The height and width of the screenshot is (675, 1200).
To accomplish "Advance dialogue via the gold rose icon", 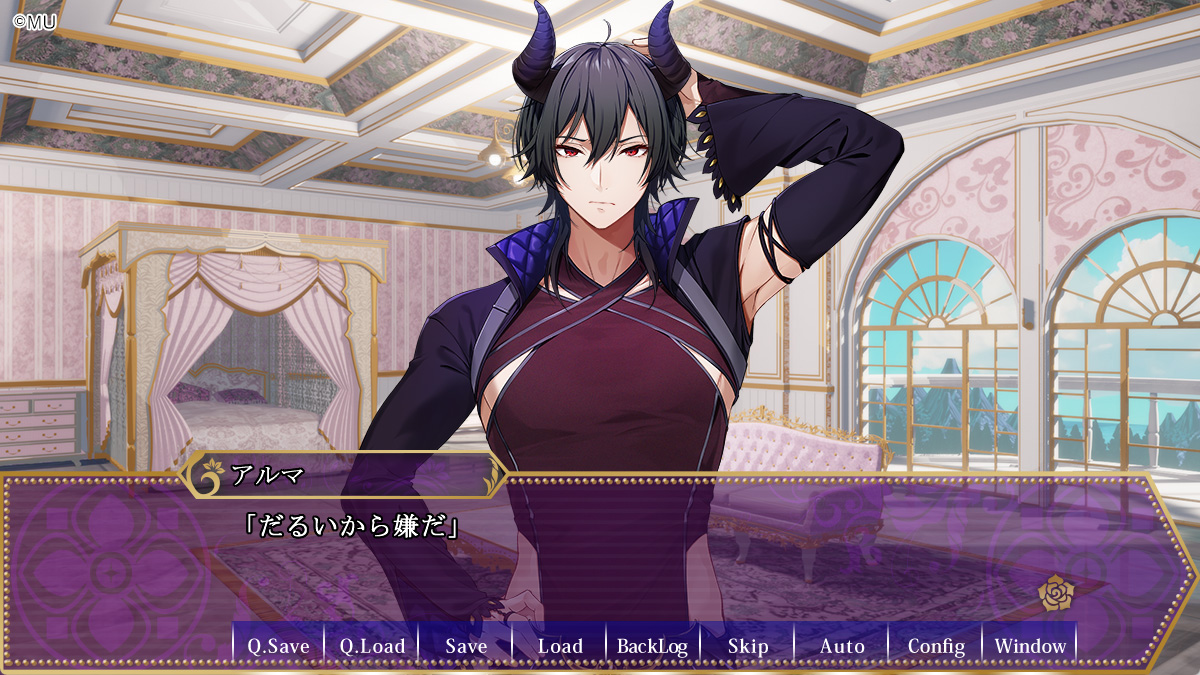I will click(1055, 593).
